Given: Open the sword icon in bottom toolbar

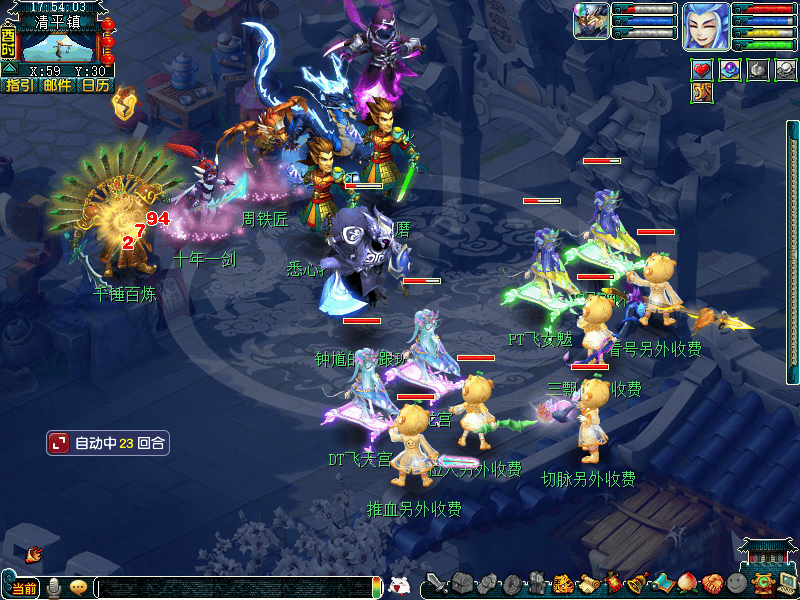Looking at the screenshot, I should click(x=435, y=584).
